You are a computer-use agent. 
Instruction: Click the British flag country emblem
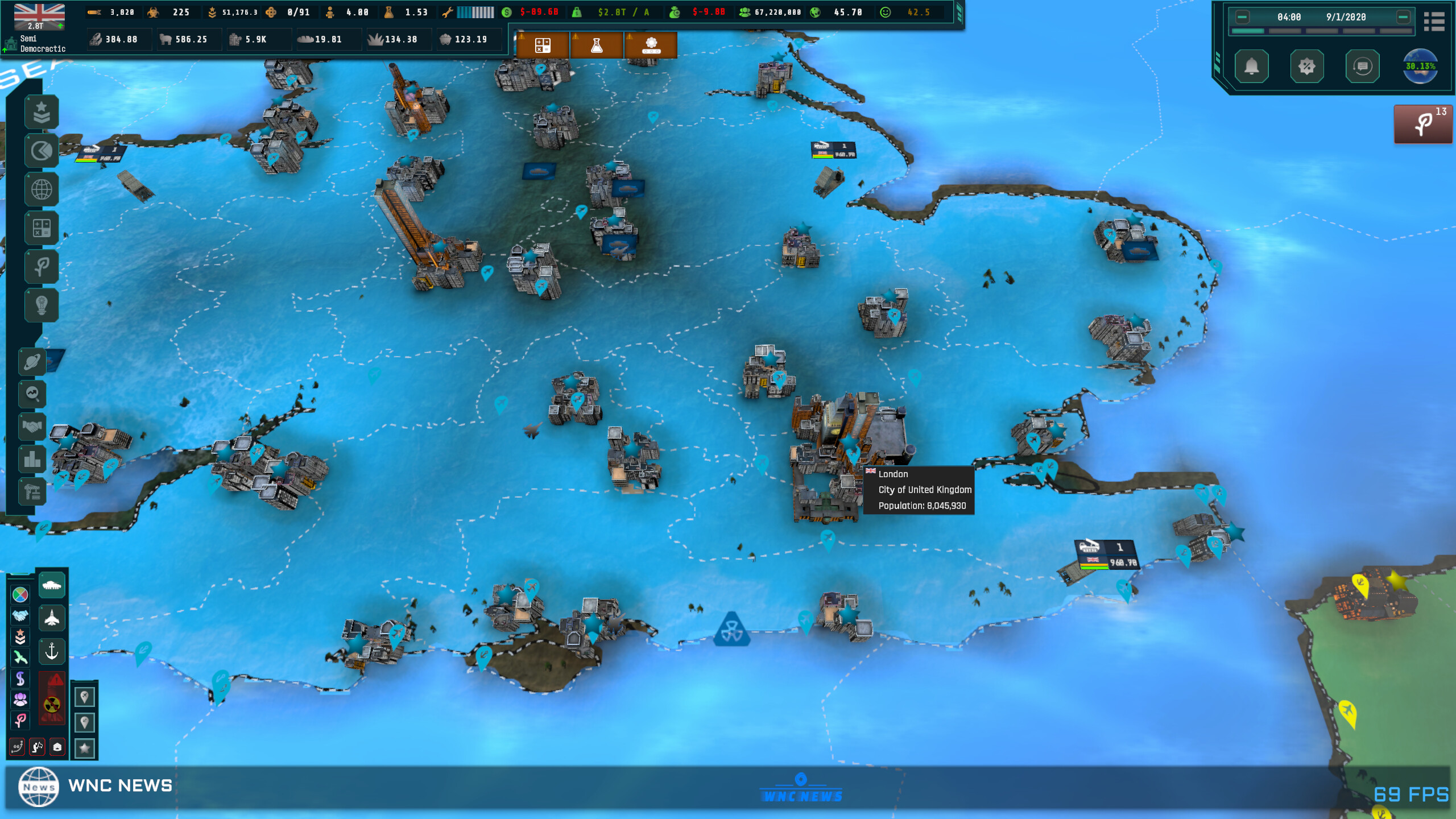pyautogui.click(x=40, y=16)
